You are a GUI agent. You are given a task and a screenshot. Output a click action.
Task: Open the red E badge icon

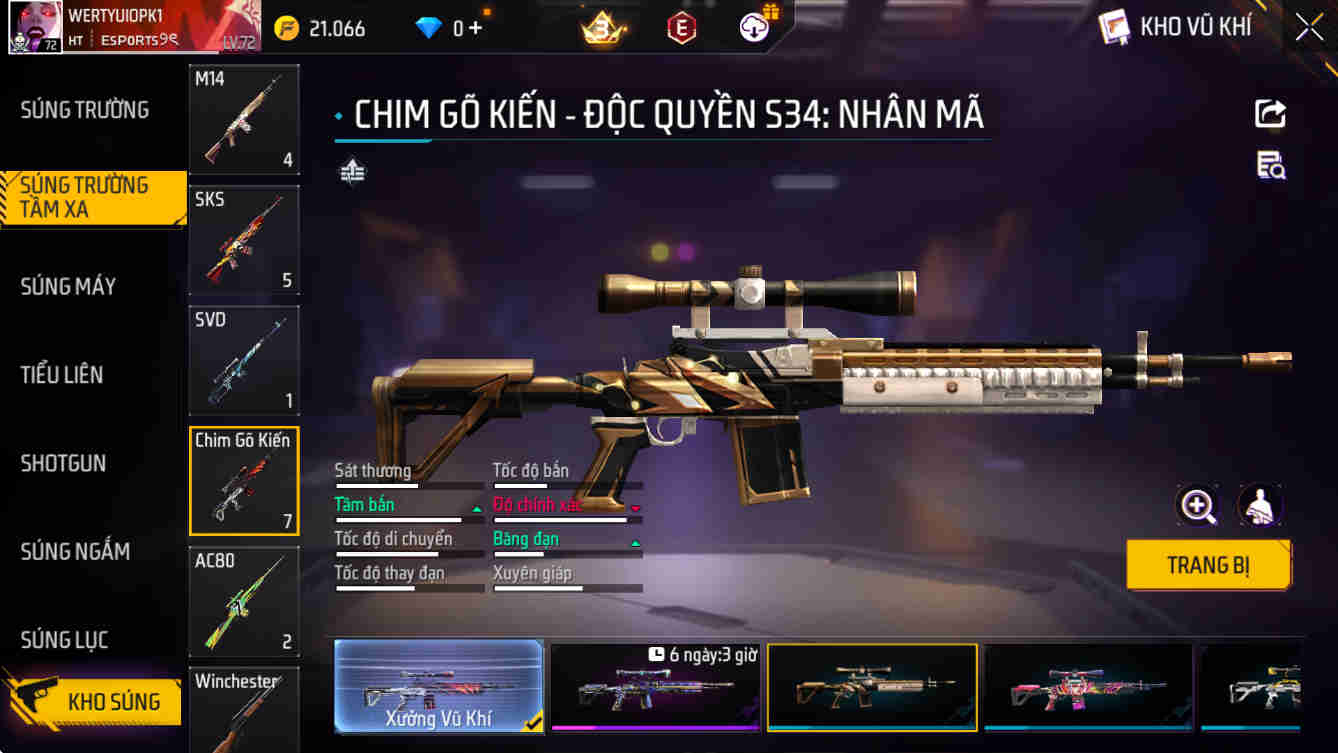pos(682,27)
